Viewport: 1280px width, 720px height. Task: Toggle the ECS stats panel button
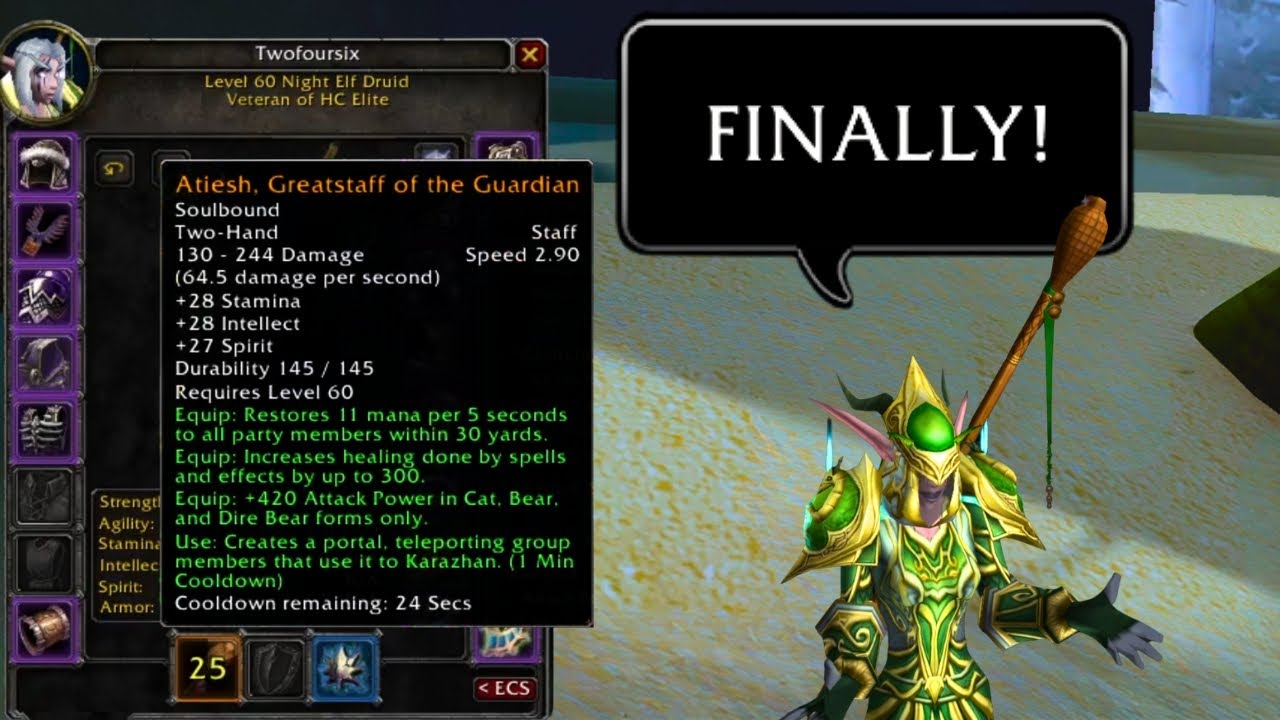point(505,688)
